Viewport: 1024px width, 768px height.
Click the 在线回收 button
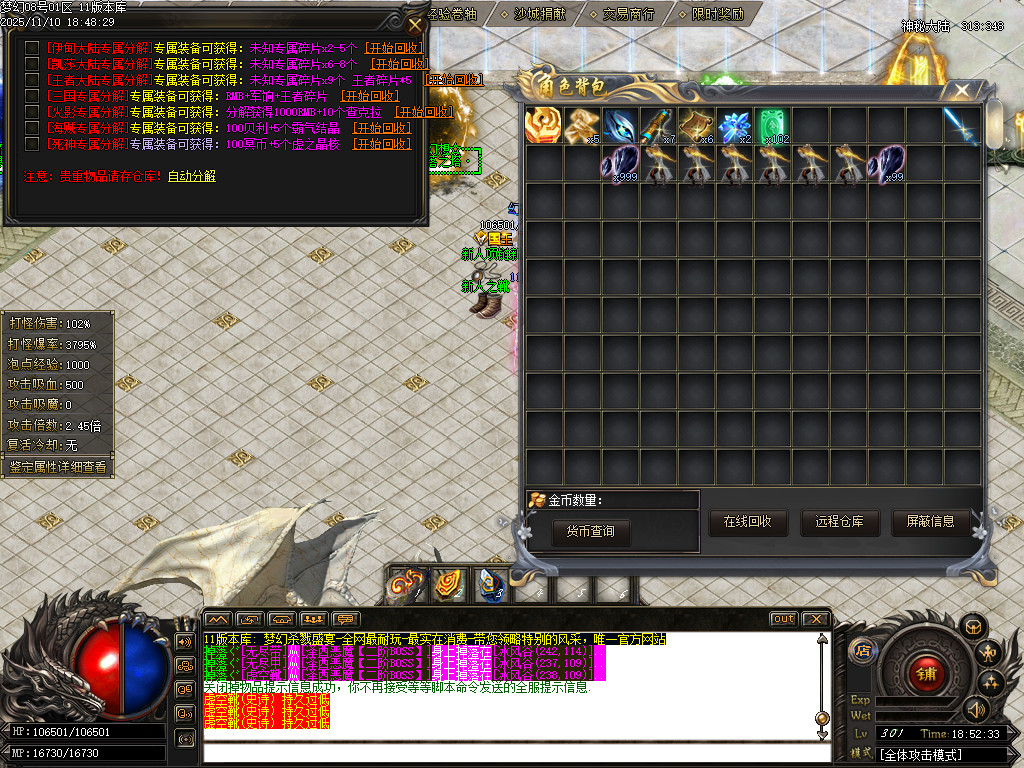748,521
